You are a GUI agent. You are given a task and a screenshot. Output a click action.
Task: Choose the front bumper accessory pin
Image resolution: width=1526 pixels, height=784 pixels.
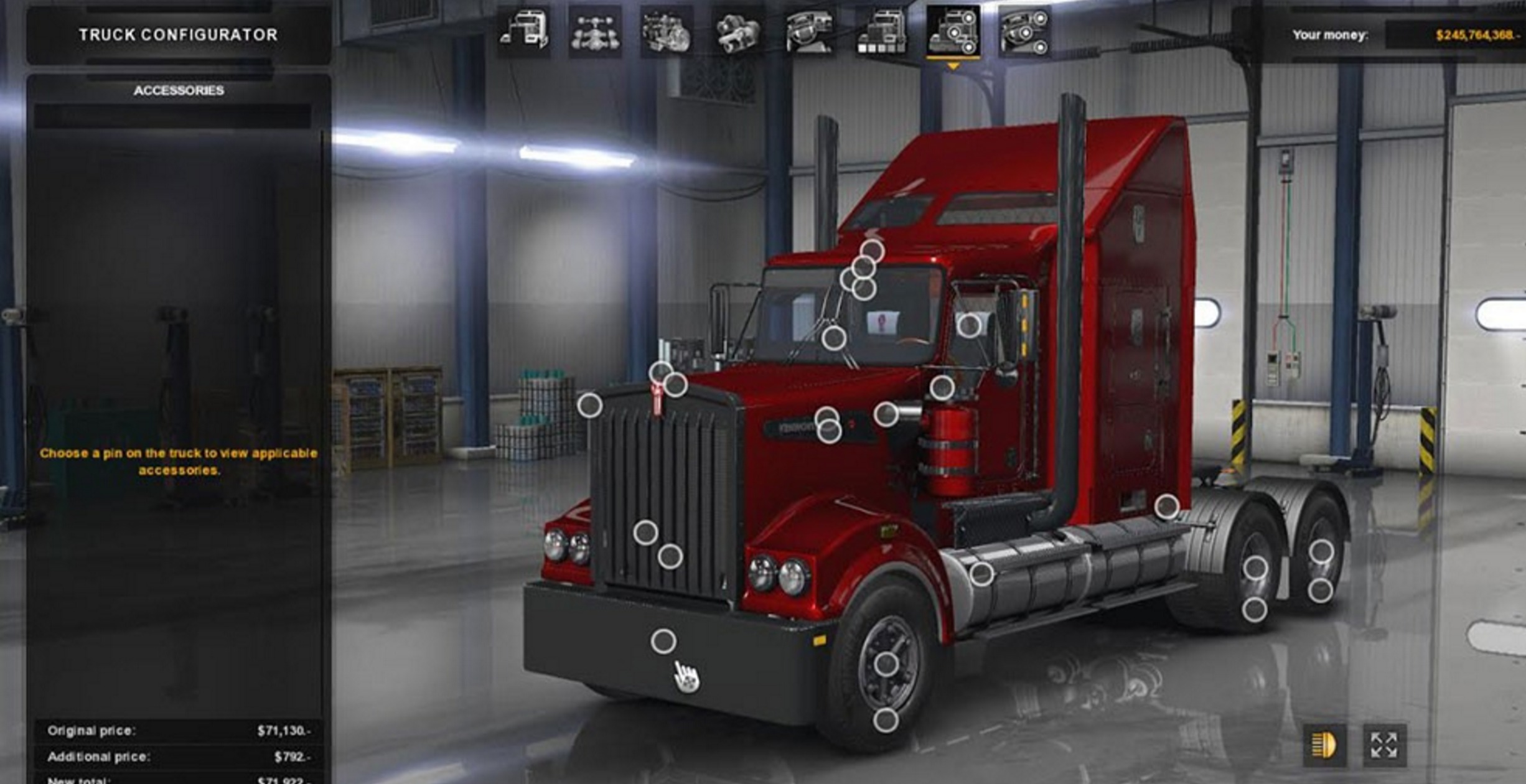(663, 641)
